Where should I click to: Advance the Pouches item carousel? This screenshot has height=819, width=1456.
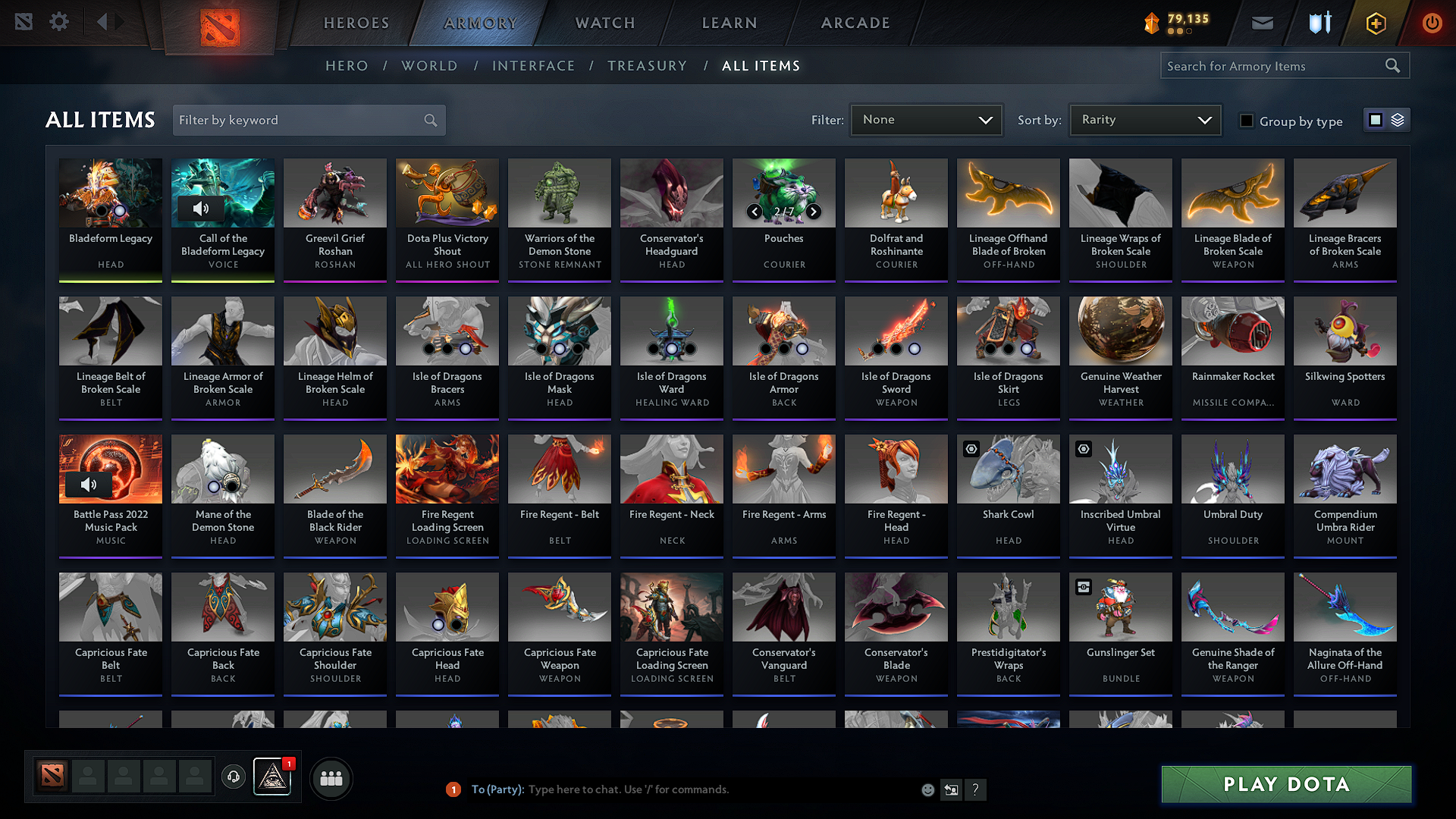tap(813, 212)
